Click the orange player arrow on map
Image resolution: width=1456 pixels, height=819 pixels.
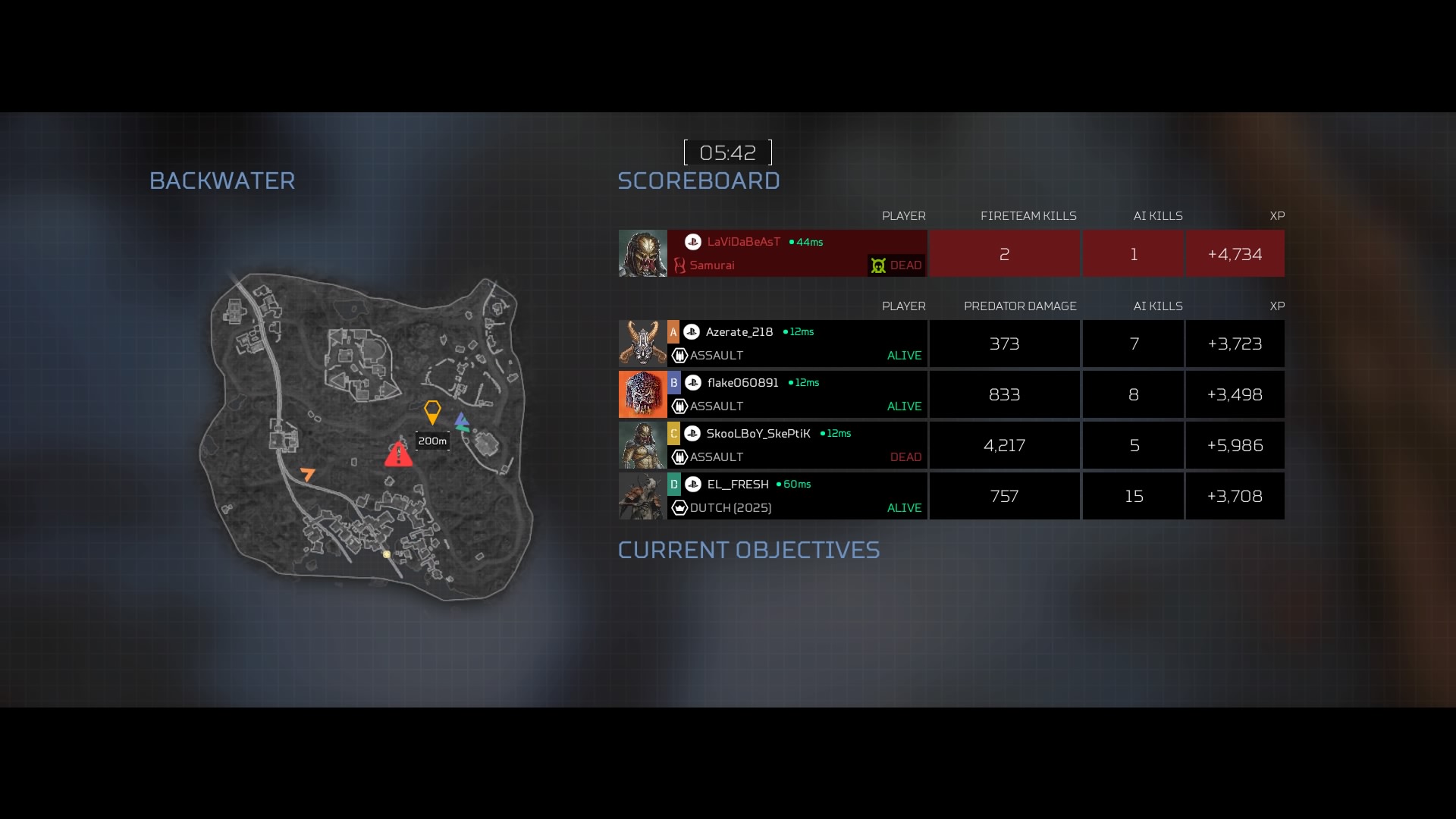(x=308, y=475)
